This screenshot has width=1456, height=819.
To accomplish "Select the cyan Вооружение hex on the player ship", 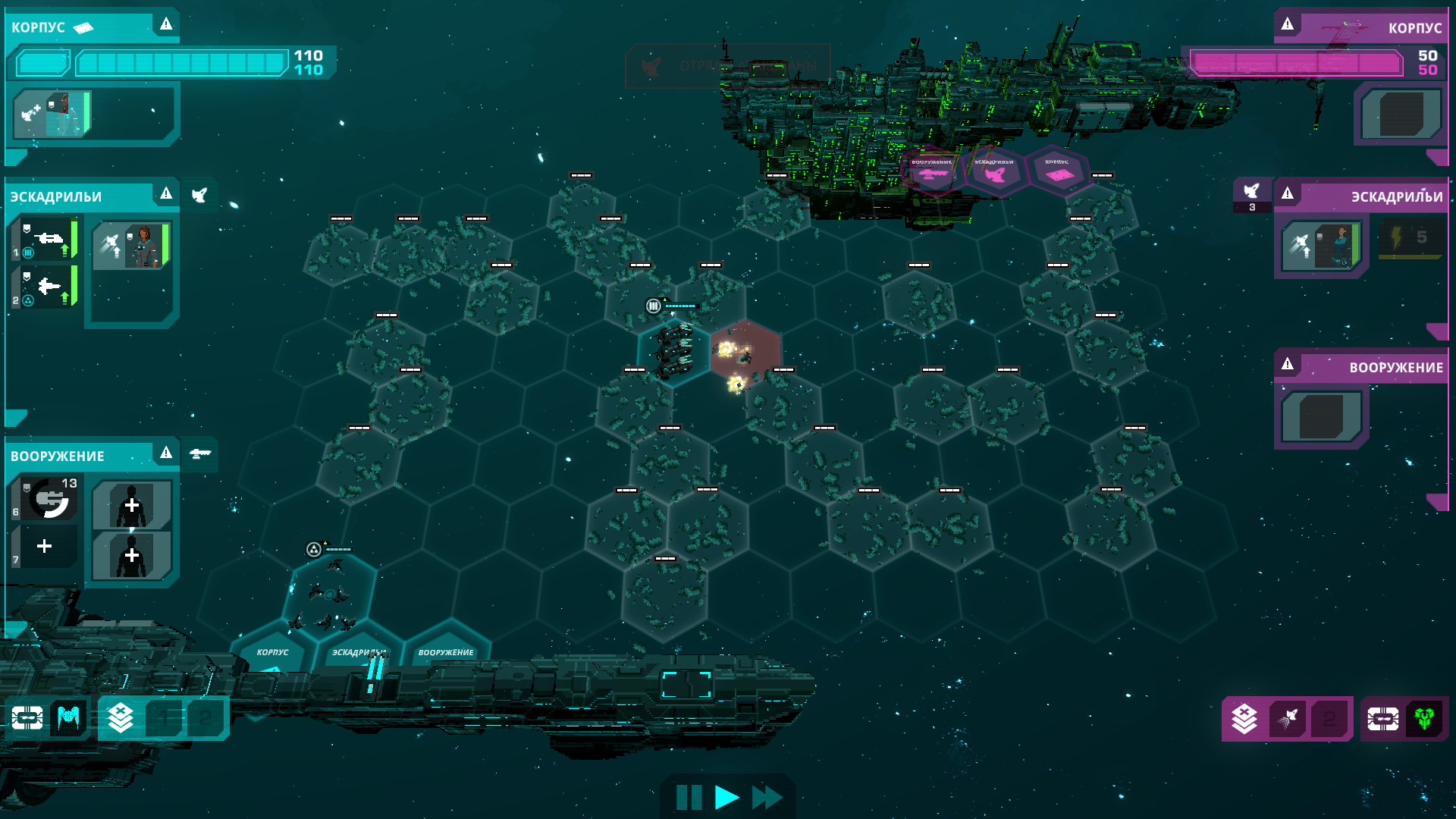I will click(x=446, y=654).
